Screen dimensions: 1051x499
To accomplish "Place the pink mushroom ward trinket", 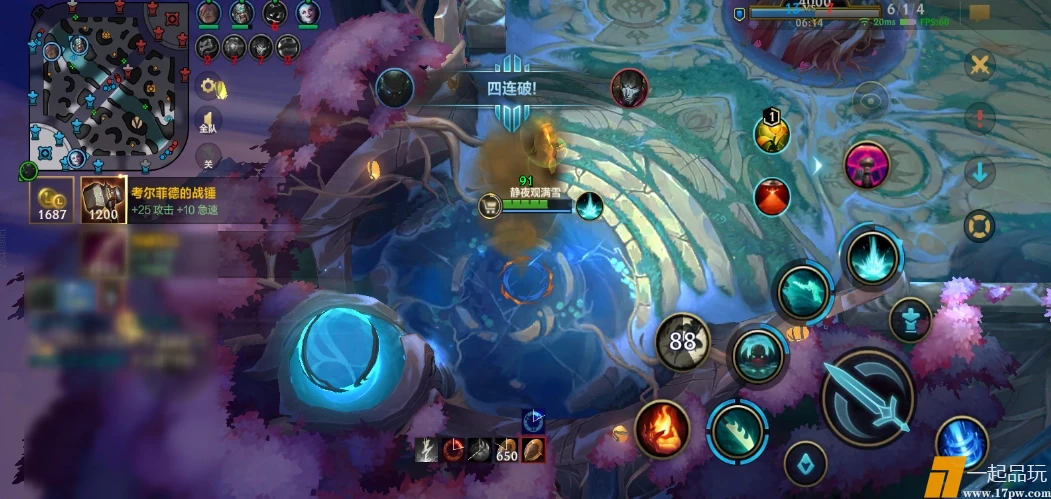I will pos(868,164).
